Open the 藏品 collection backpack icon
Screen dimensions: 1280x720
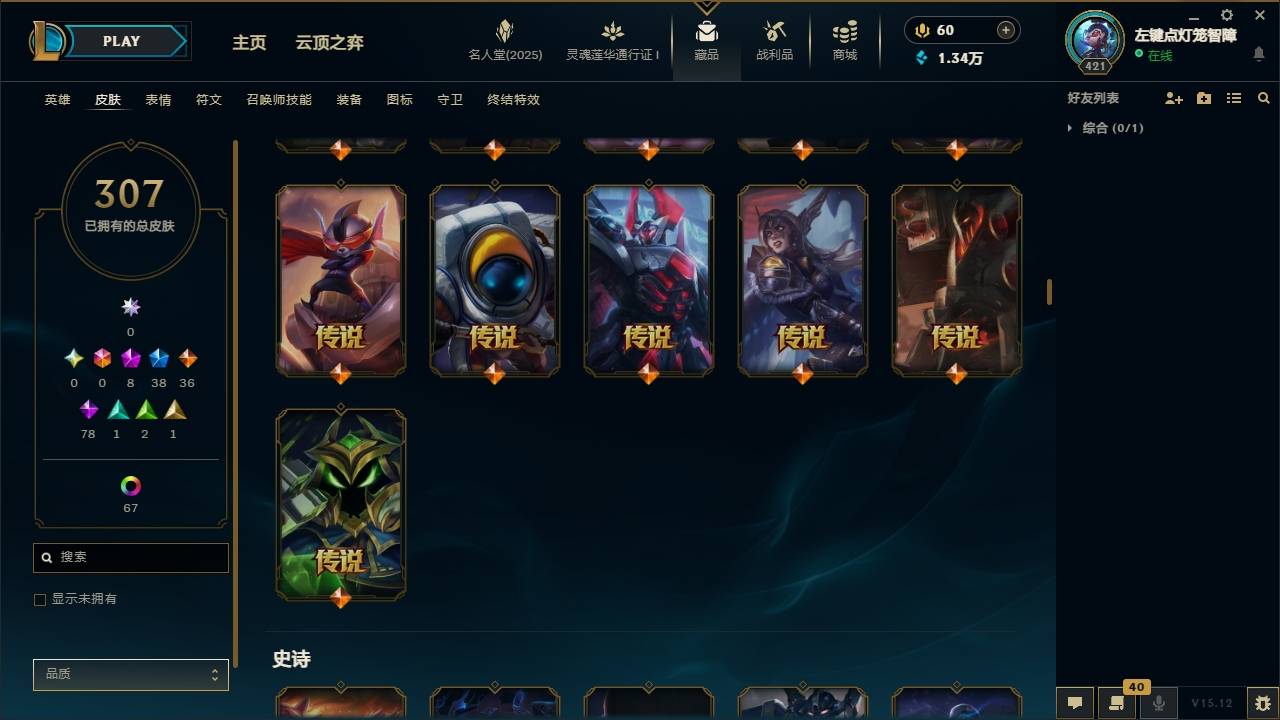(707, 38)
